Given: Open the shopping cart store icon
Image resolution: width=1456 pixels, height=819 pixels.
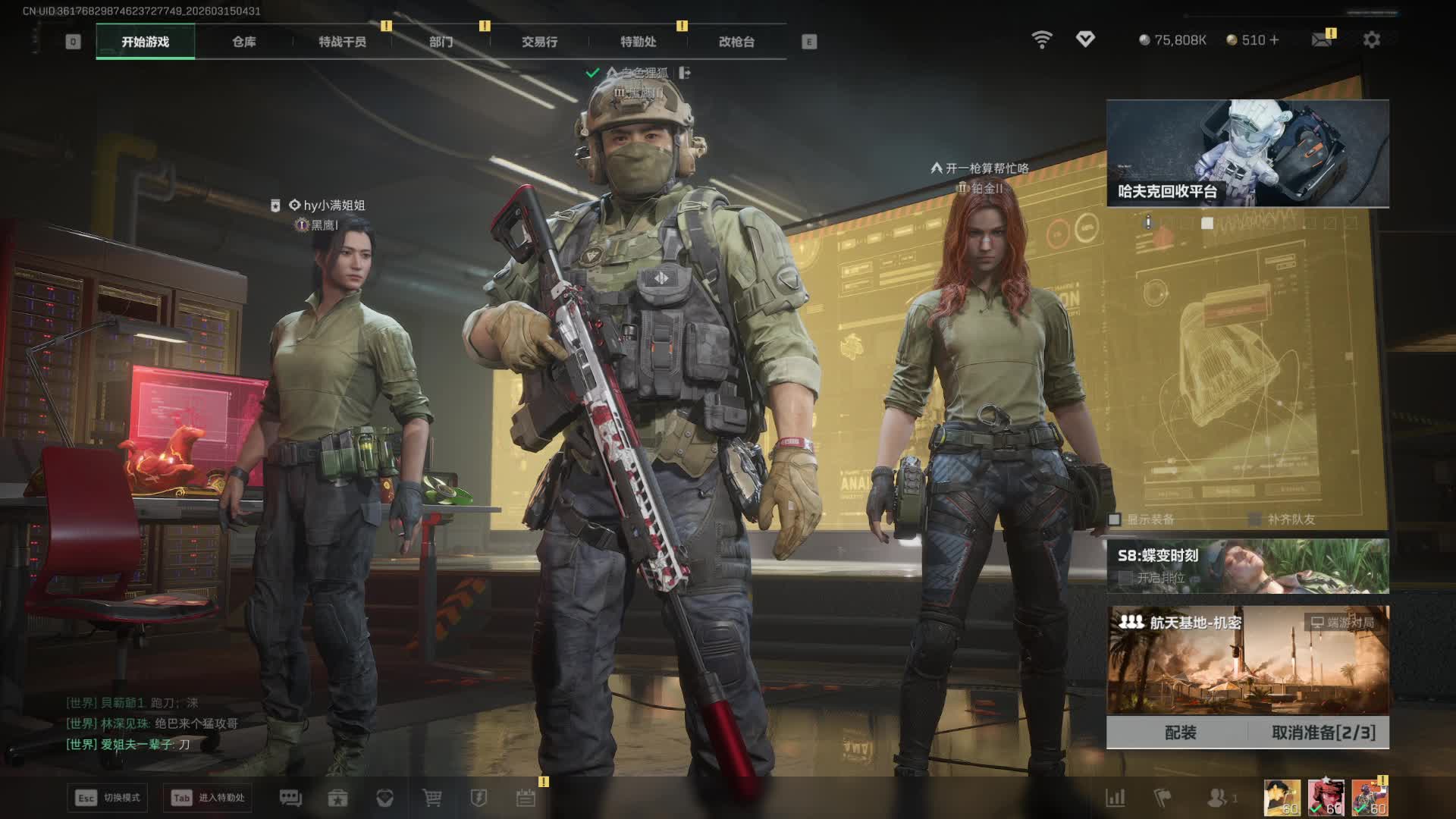Looking at the screenshot, I should (431, 798).
